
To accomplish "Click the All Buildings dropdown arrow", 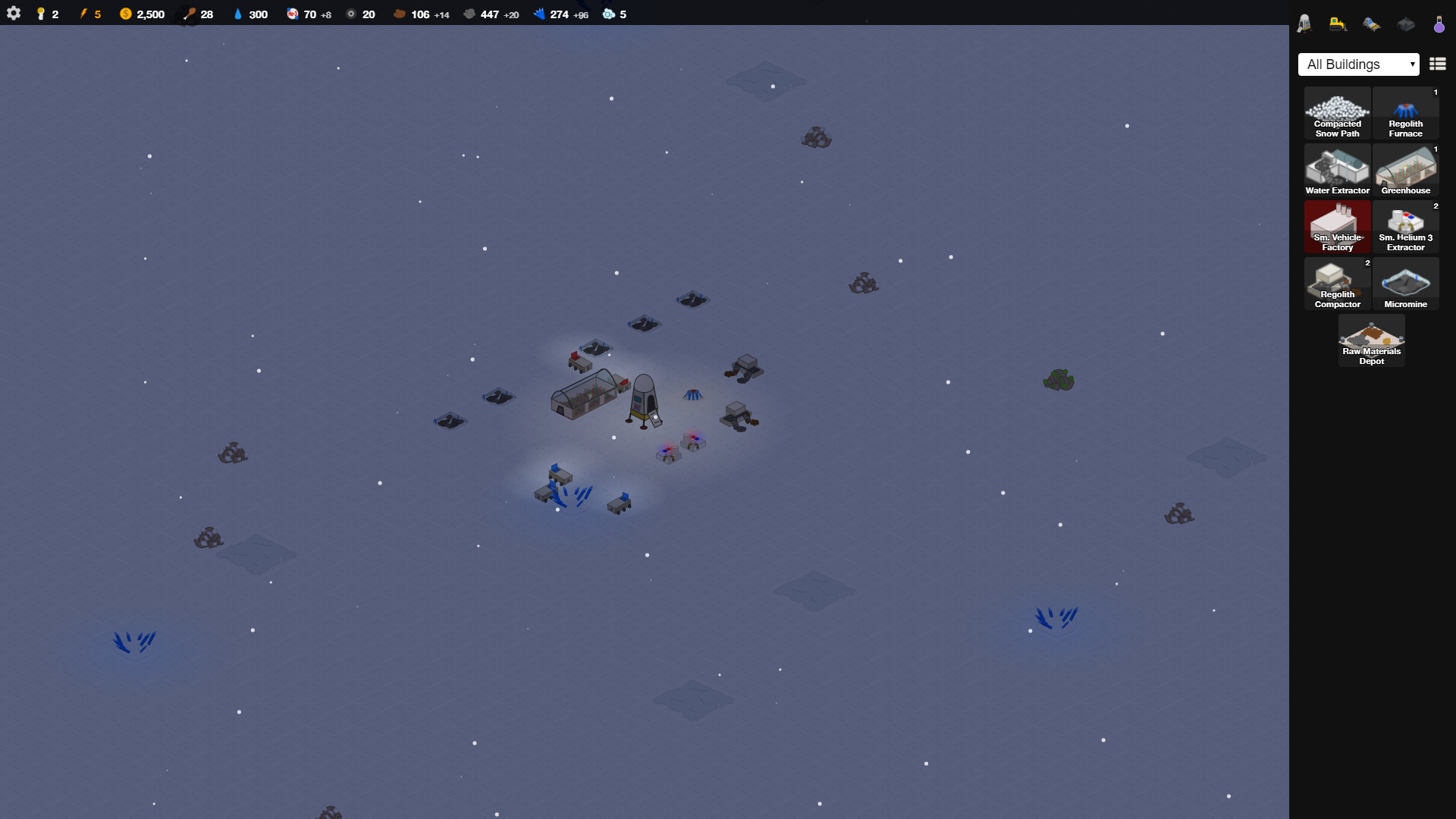I will point(1414,64).
